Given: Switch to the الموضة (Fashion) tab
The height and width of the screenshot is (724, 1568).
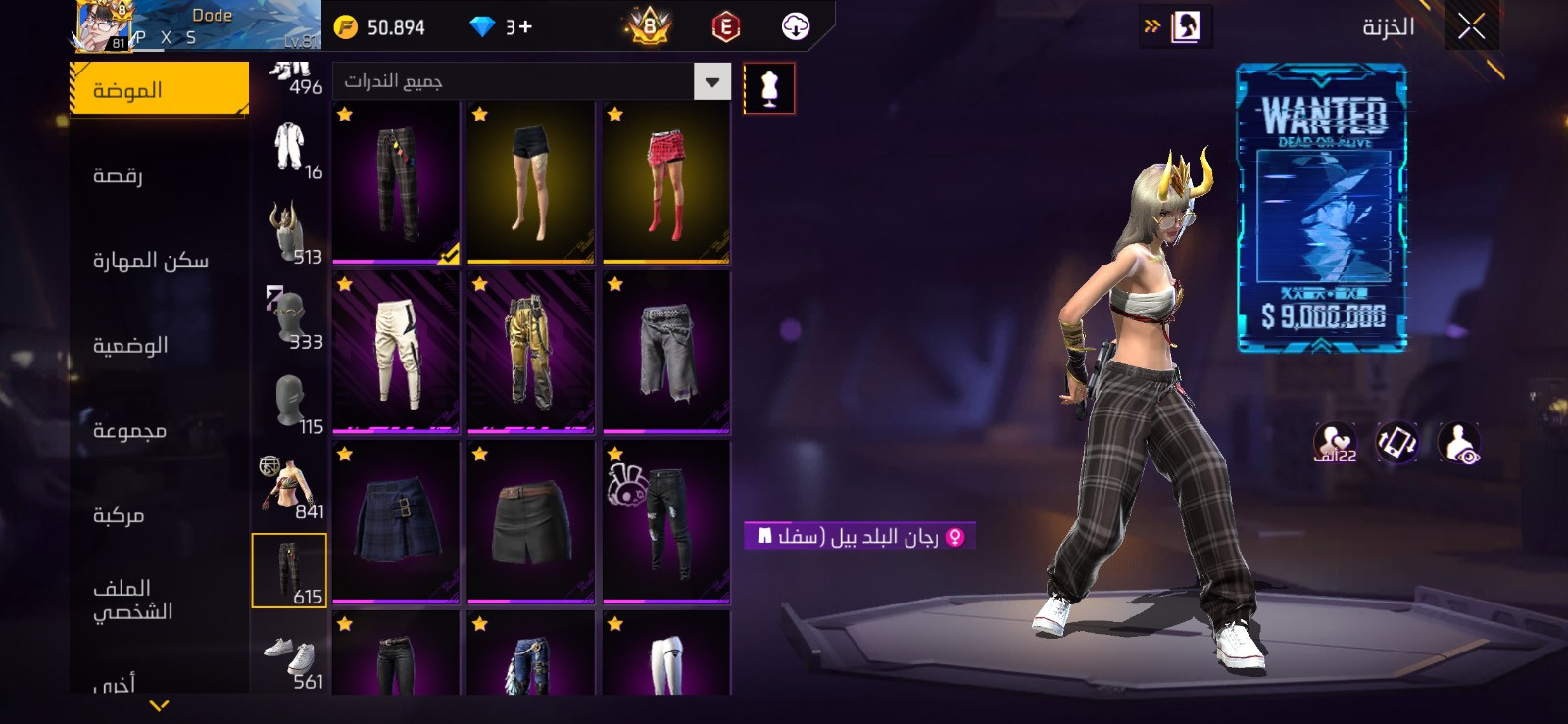Looking at the screenshot, I should point(159,90).
